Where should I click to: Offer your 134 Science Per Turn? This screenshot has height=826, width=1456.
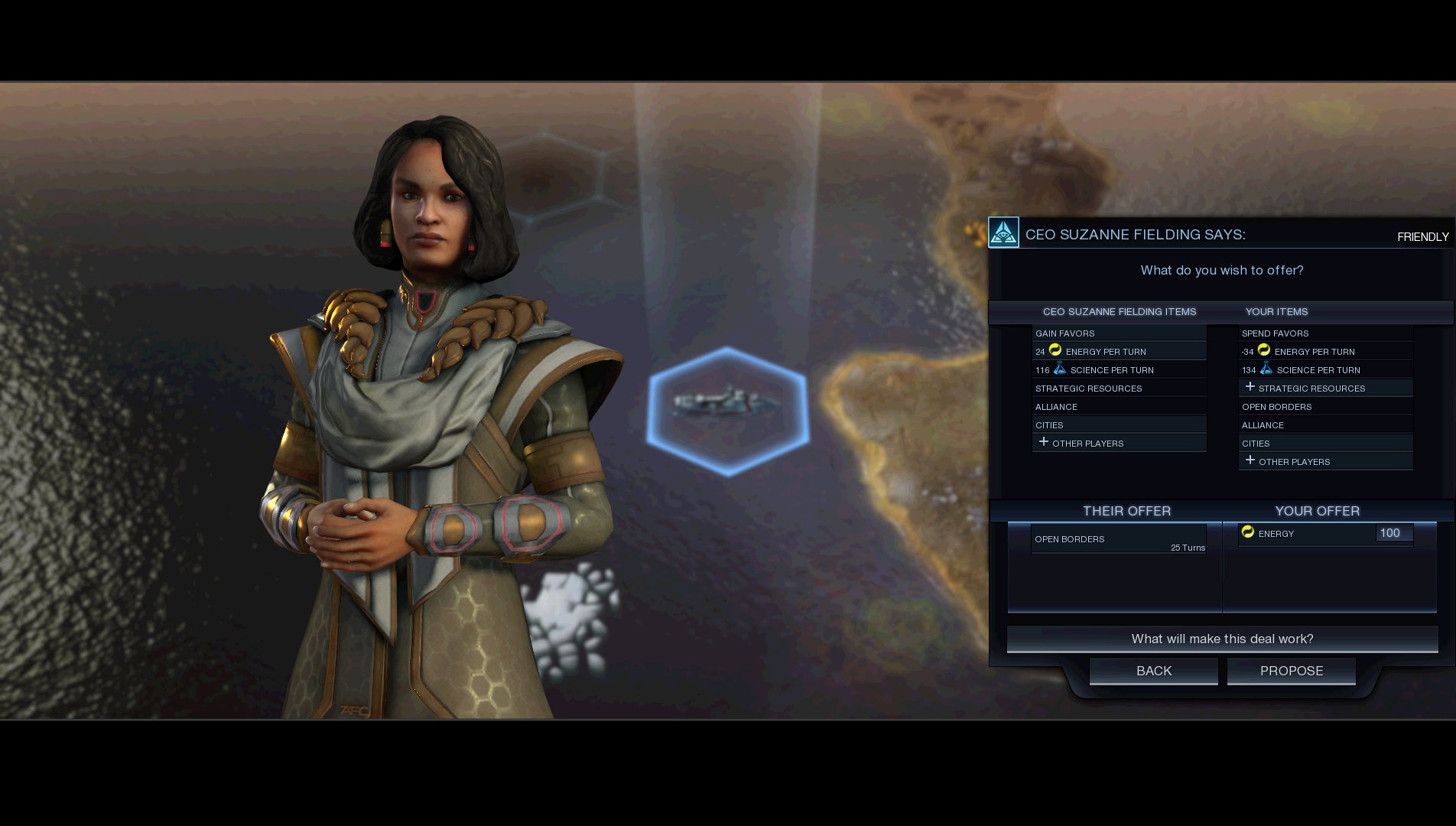tap(1324, 370)
